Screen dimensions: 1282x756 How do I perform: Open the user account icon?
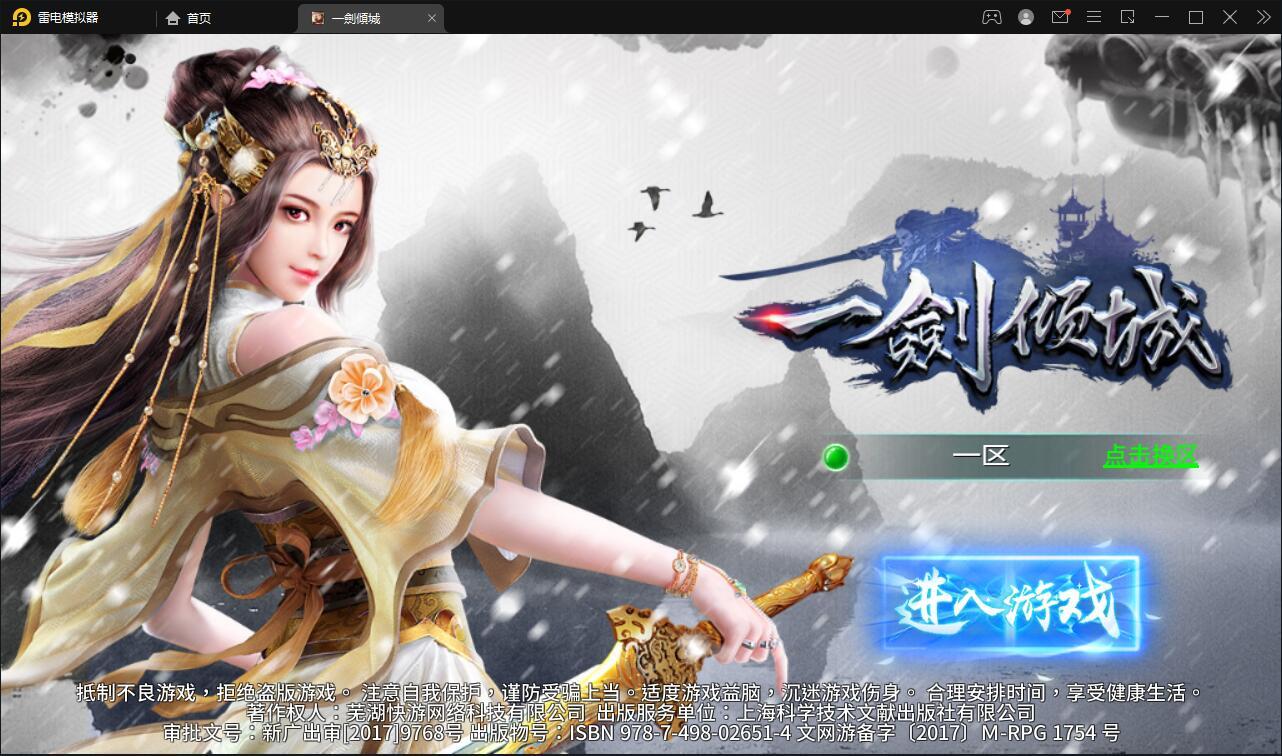[x=1026, y=17]
